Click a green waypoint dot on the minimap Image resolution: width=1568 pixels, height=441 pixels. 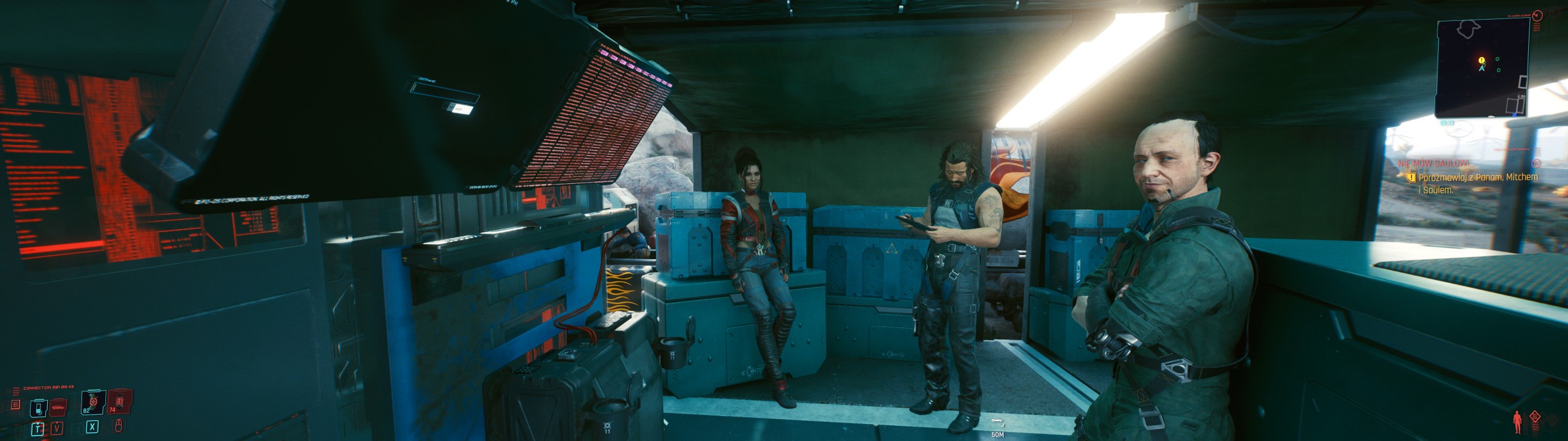1497,58
